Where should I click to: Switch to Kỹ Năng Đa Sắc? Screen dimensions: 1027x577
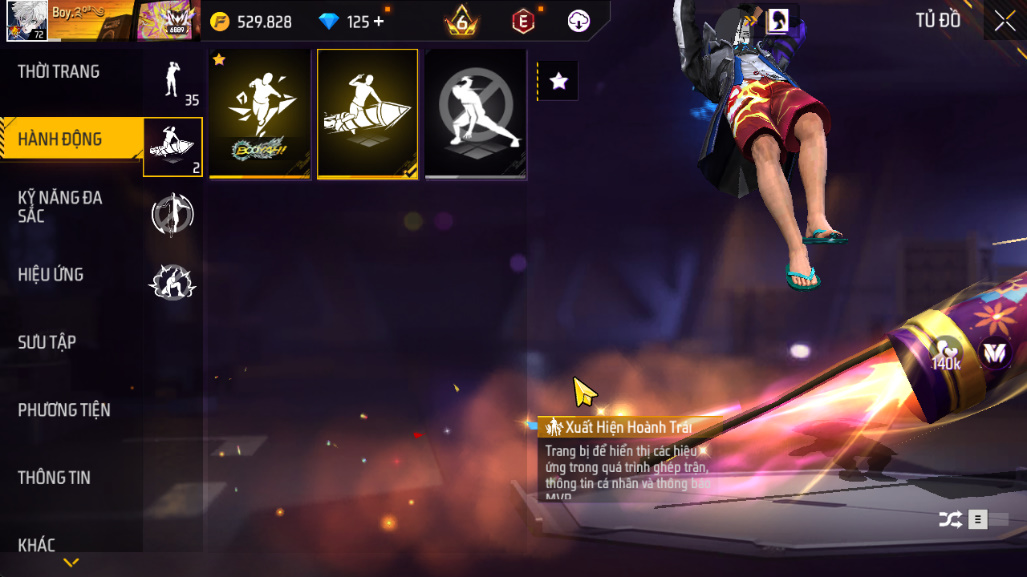coord(60,206)
